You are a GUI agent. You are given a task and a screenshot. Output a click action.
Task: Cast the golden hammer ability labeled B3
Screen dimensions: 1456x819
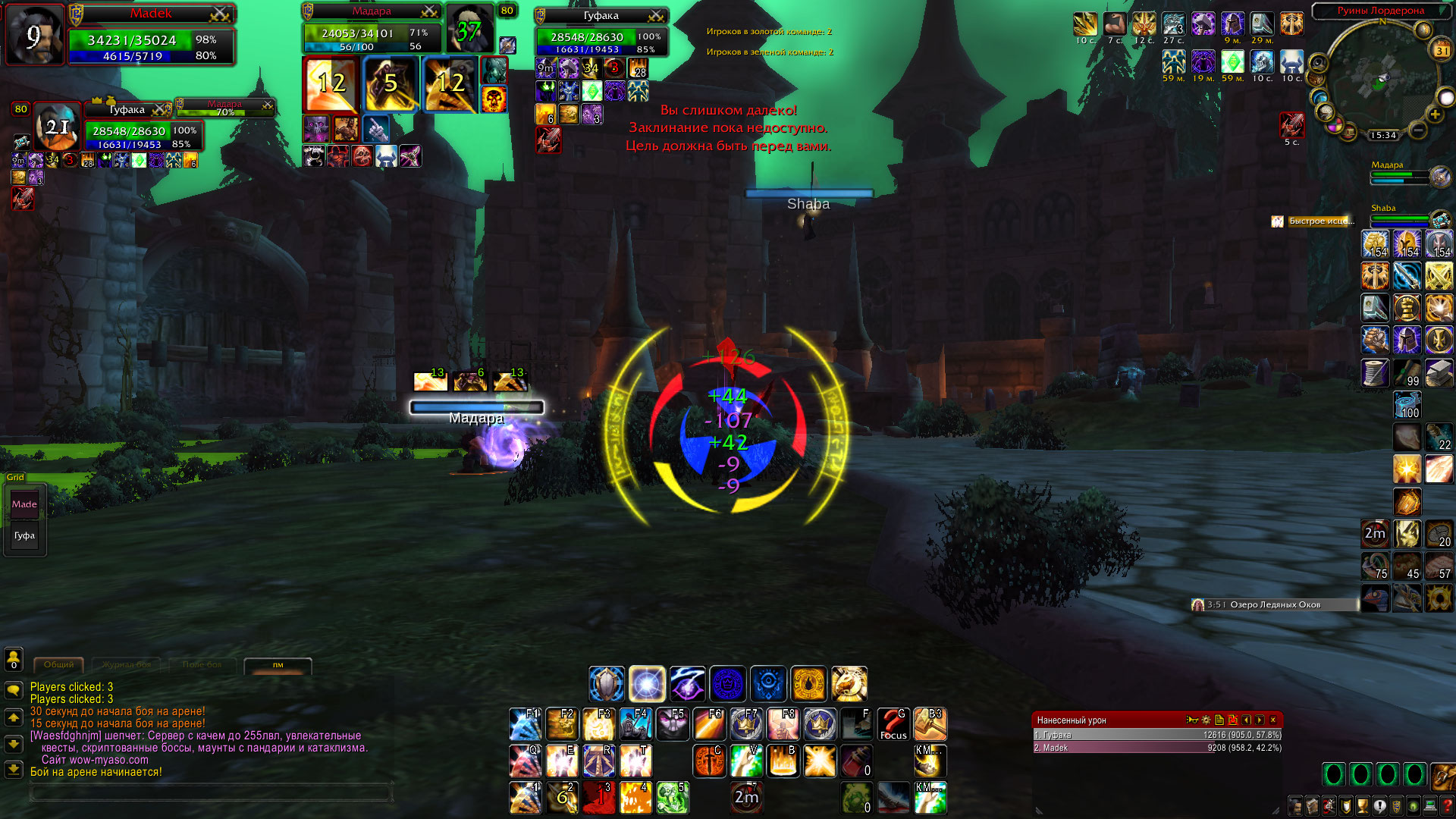[x=930, y=724]
